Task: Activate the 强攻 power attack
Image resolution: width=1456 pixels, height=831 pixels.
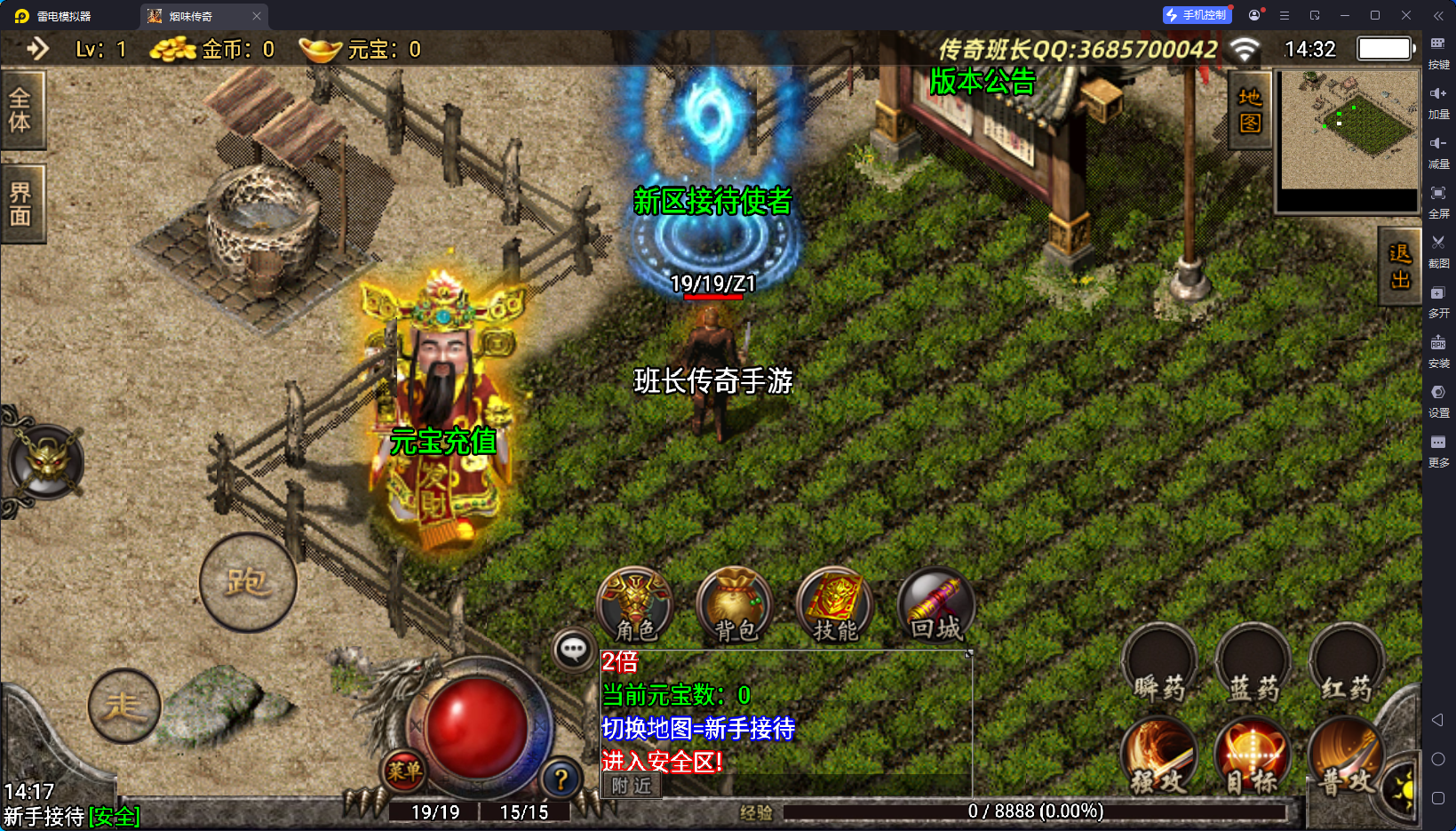Action: 1159,760
